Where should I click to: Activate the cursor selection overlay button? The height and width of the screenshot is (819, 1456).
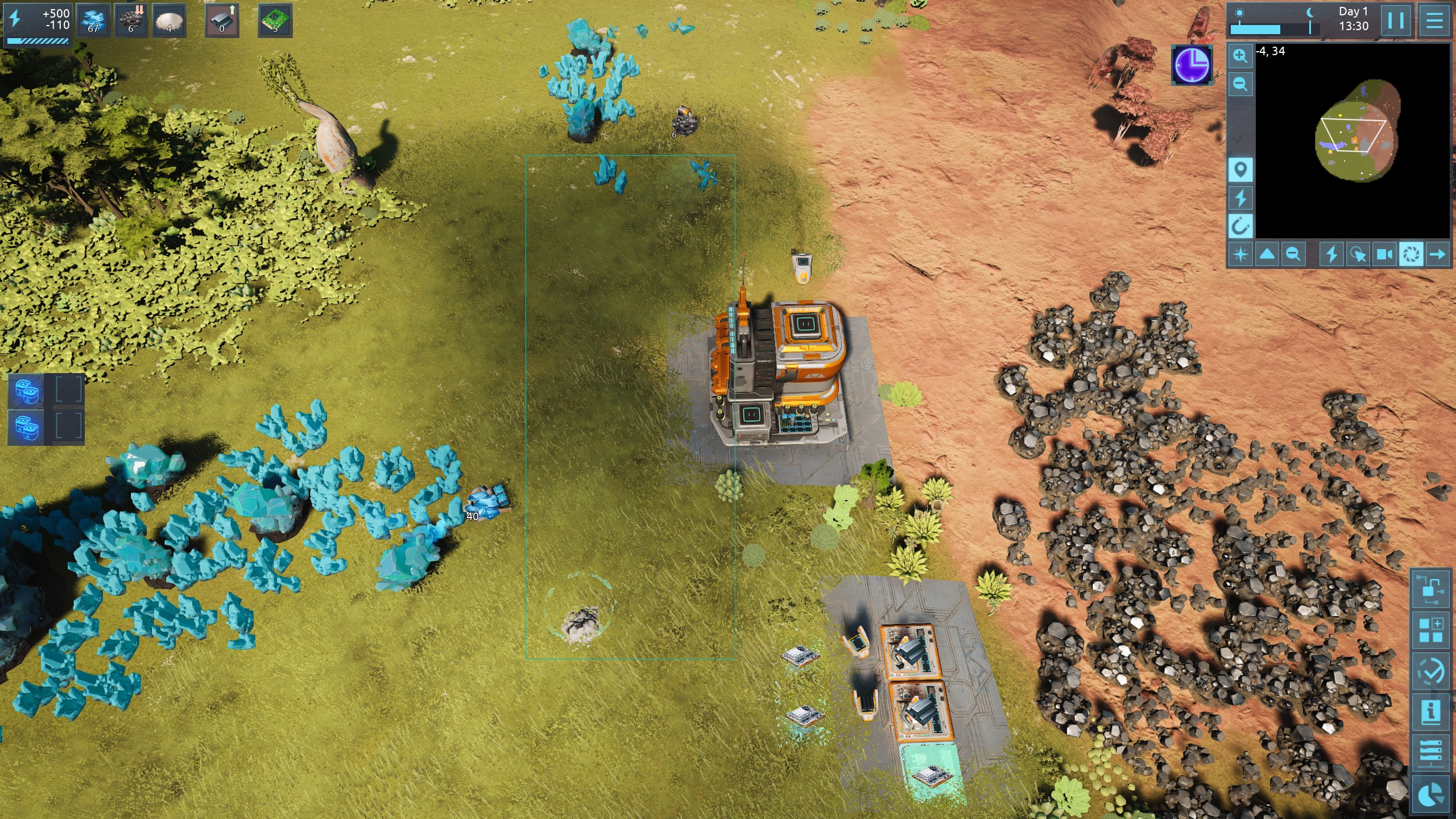tap(1358, 254)
